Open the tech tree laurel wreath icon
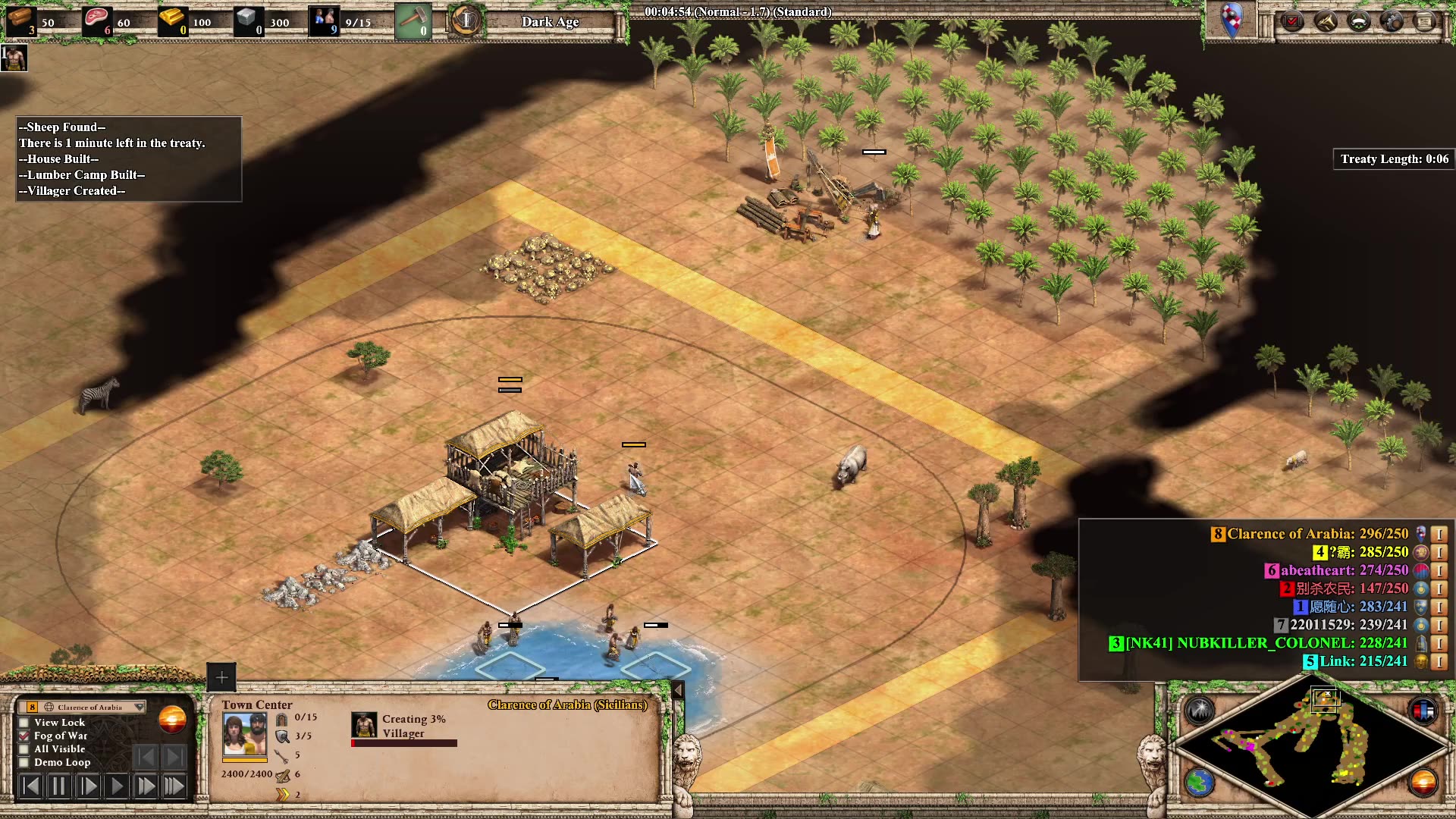The height and width of the screenshot is (819, 1456). tap(1359, 21)
